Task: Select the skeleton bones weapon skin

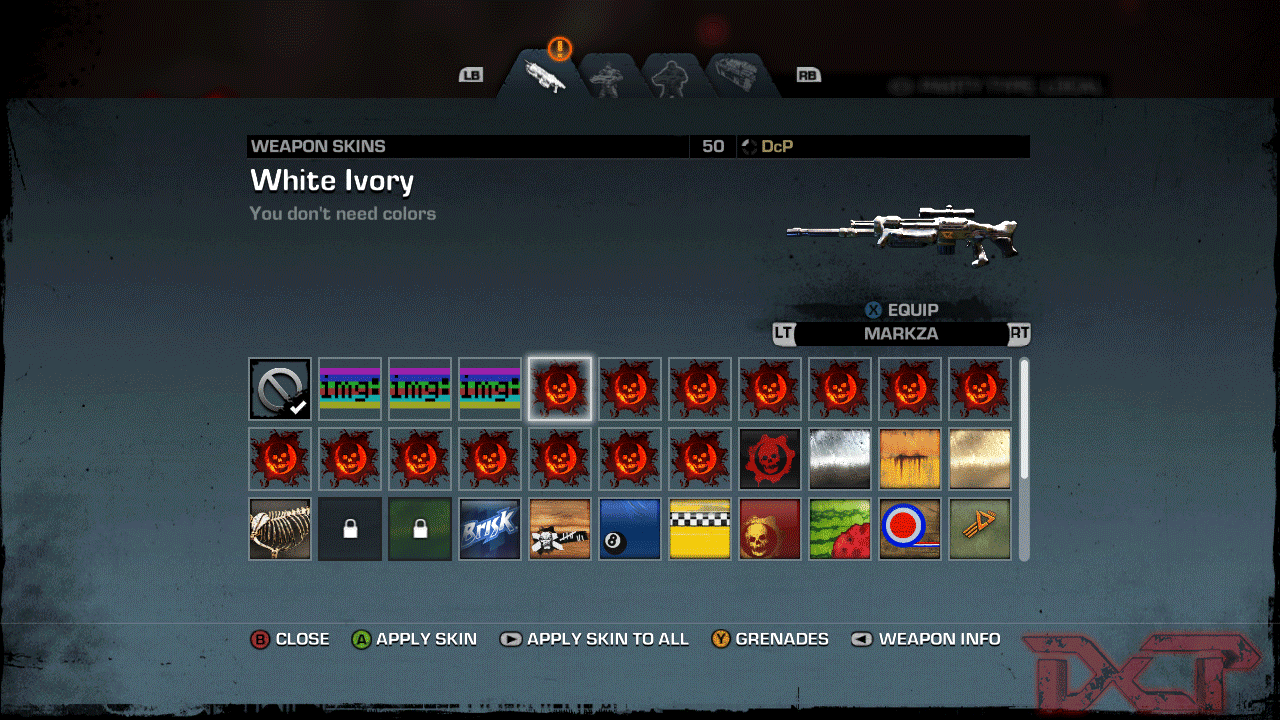Action: [280, 529]
